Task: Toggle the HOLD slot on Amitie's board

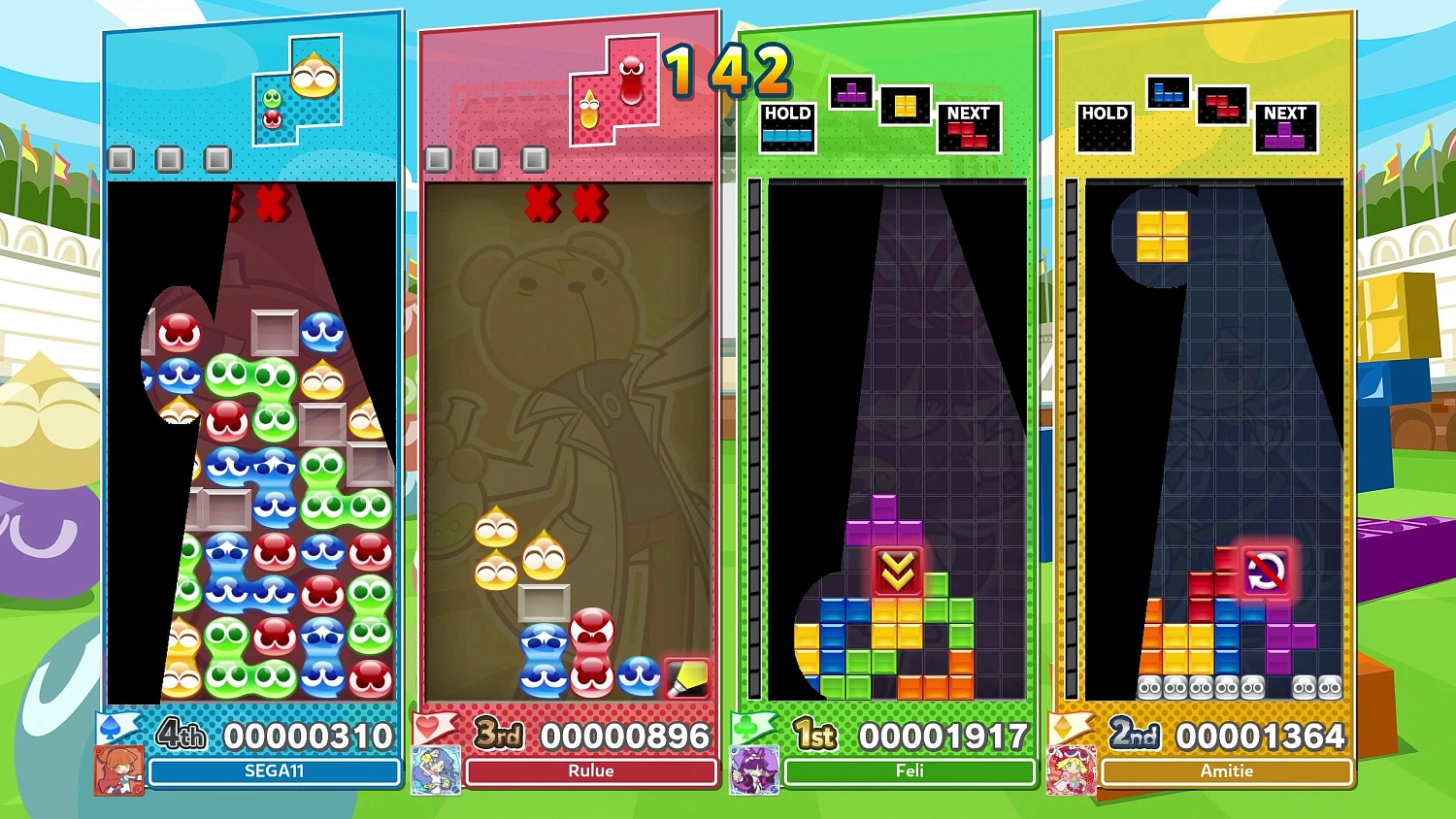Action: (1105, 126)
